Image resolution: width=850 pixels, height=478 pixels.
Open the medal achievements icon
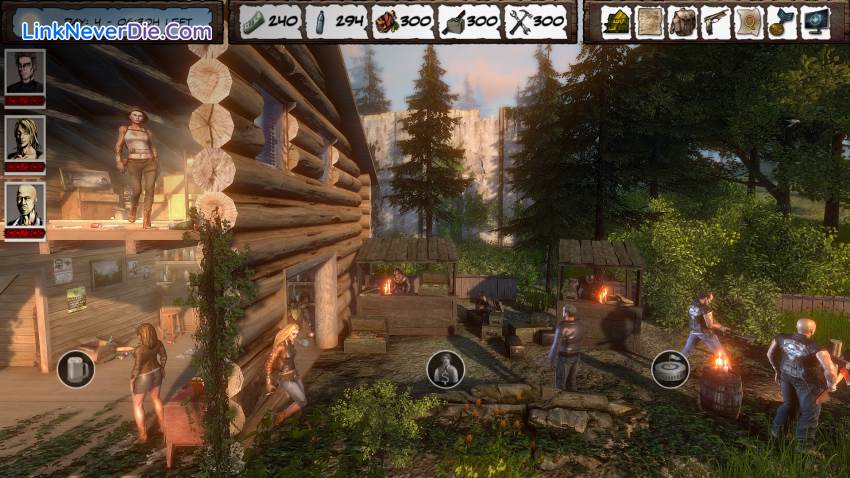click(781, 21)
